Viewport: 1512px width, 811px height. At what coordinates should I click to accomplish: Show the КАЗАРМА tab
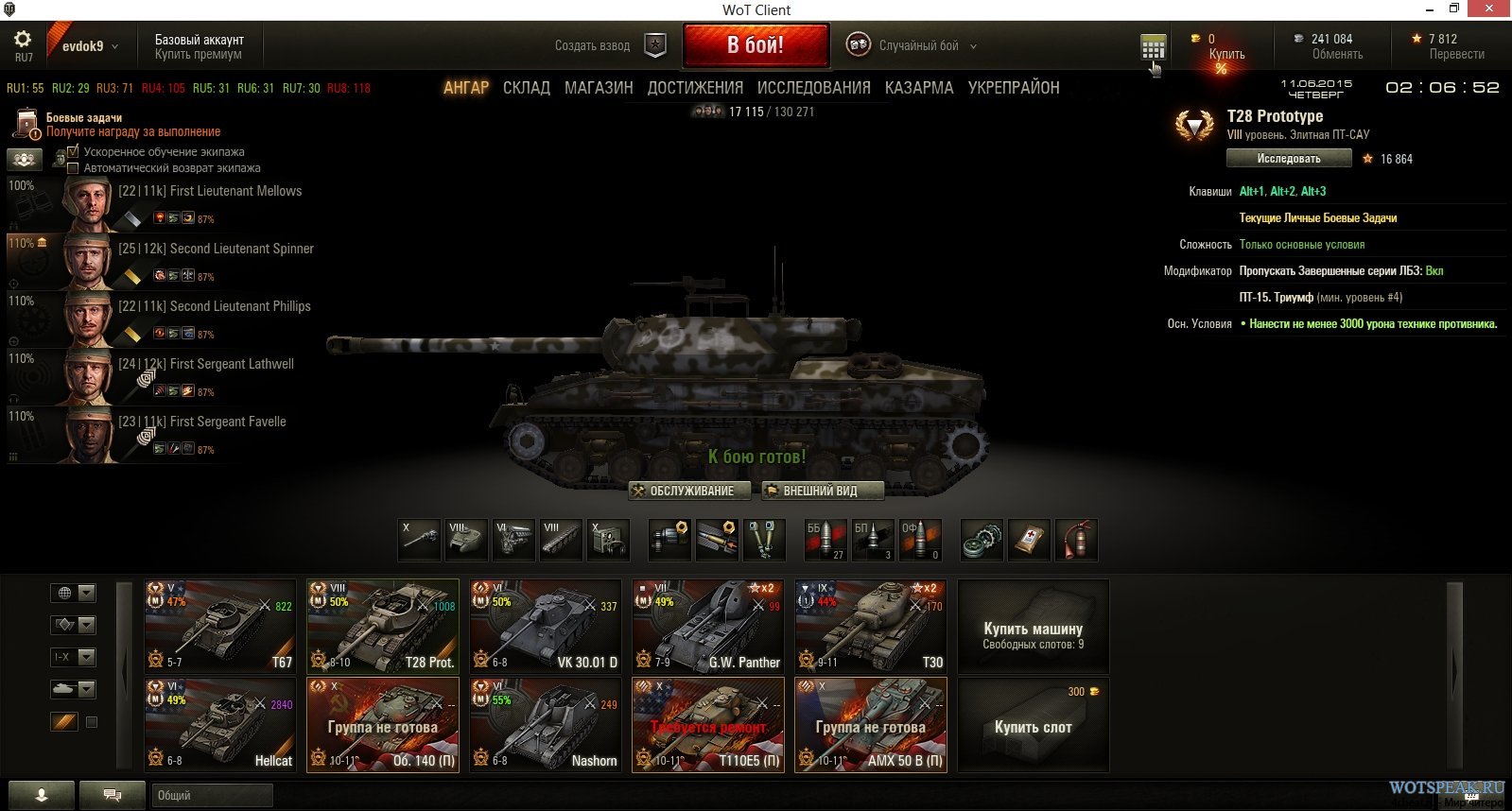click(919, 88)
